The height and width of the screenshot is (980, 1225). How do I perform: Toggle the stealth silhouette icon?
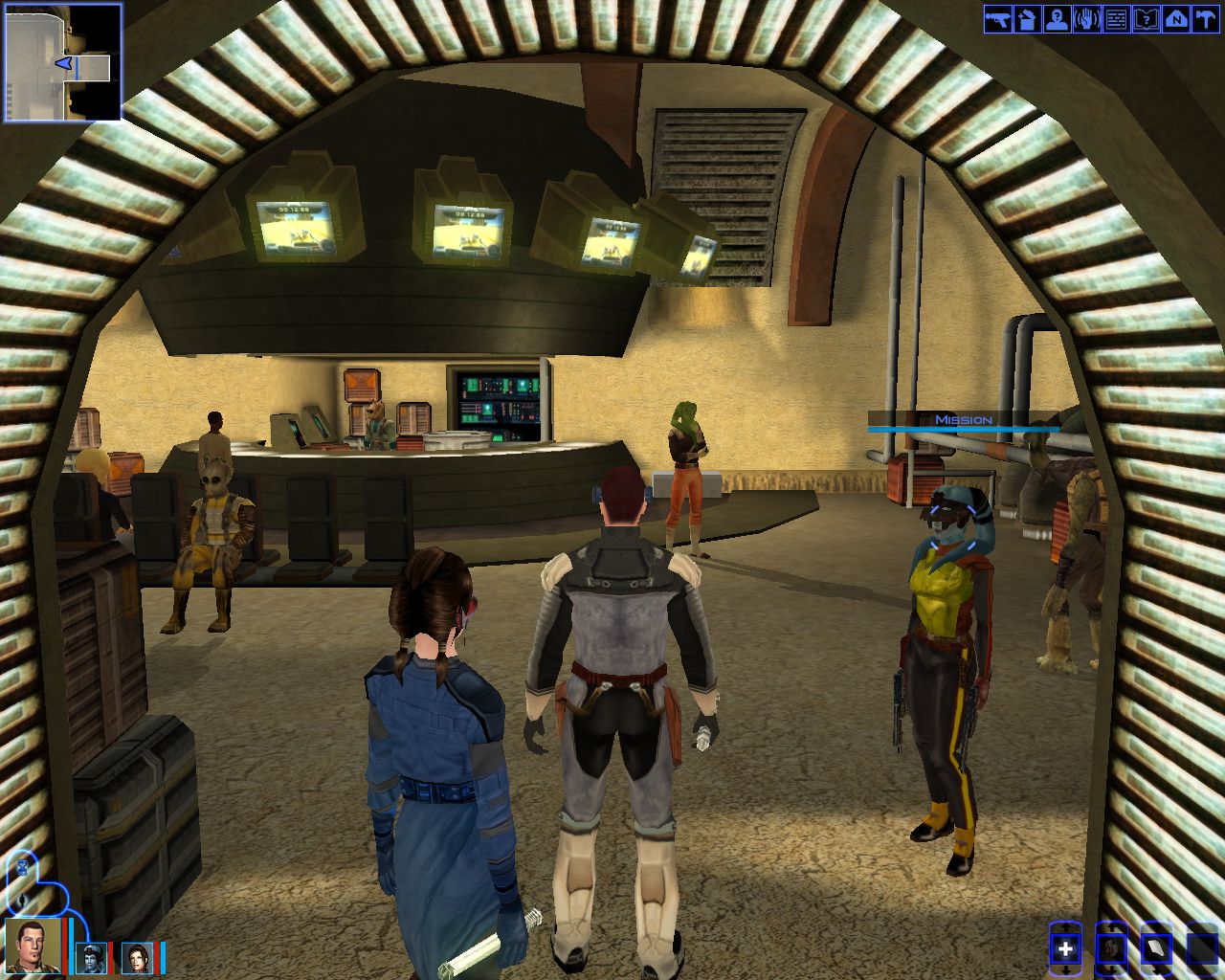[20, 901]
